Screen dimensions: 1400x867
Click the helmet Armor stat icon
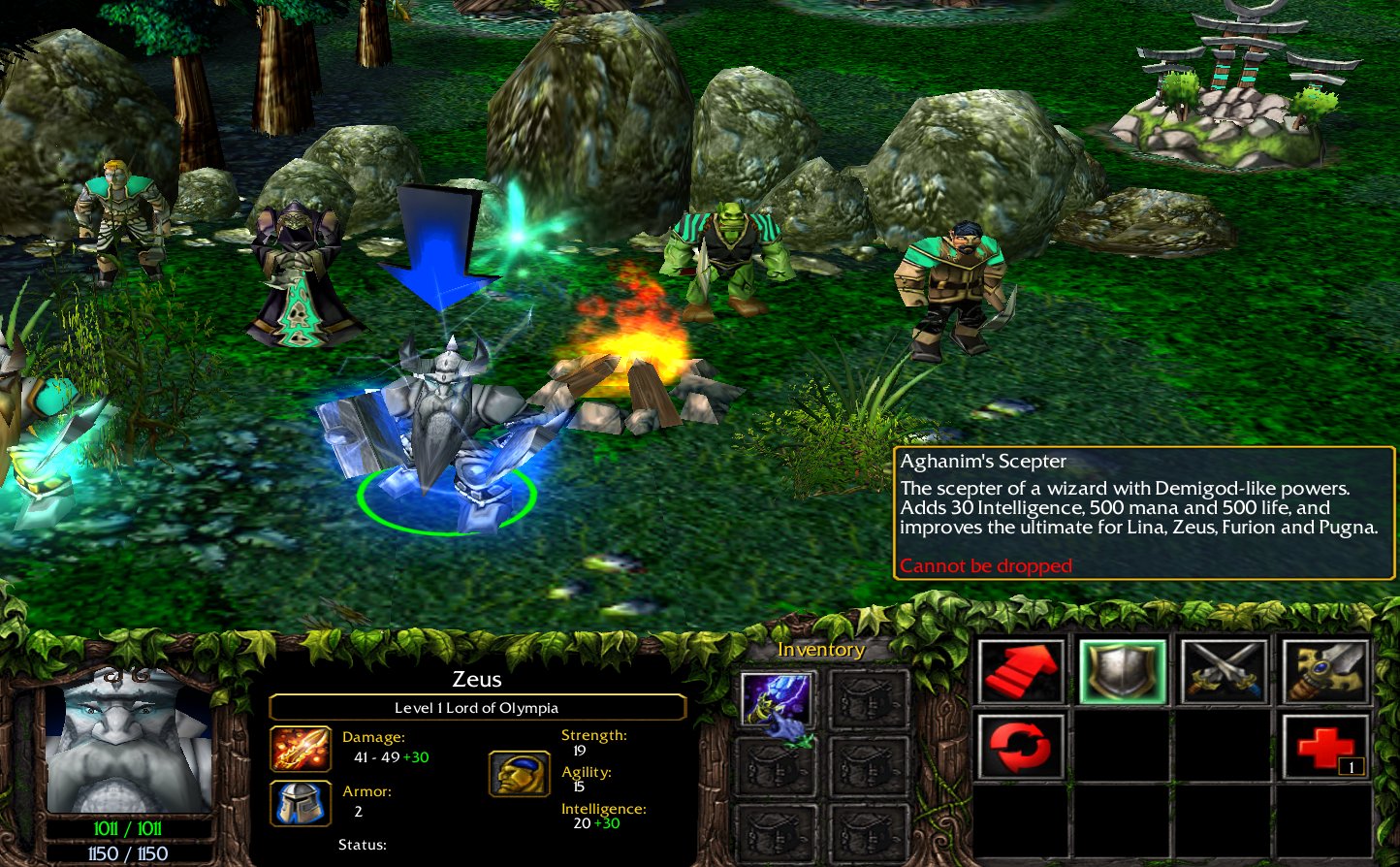(x=301, y=802)
